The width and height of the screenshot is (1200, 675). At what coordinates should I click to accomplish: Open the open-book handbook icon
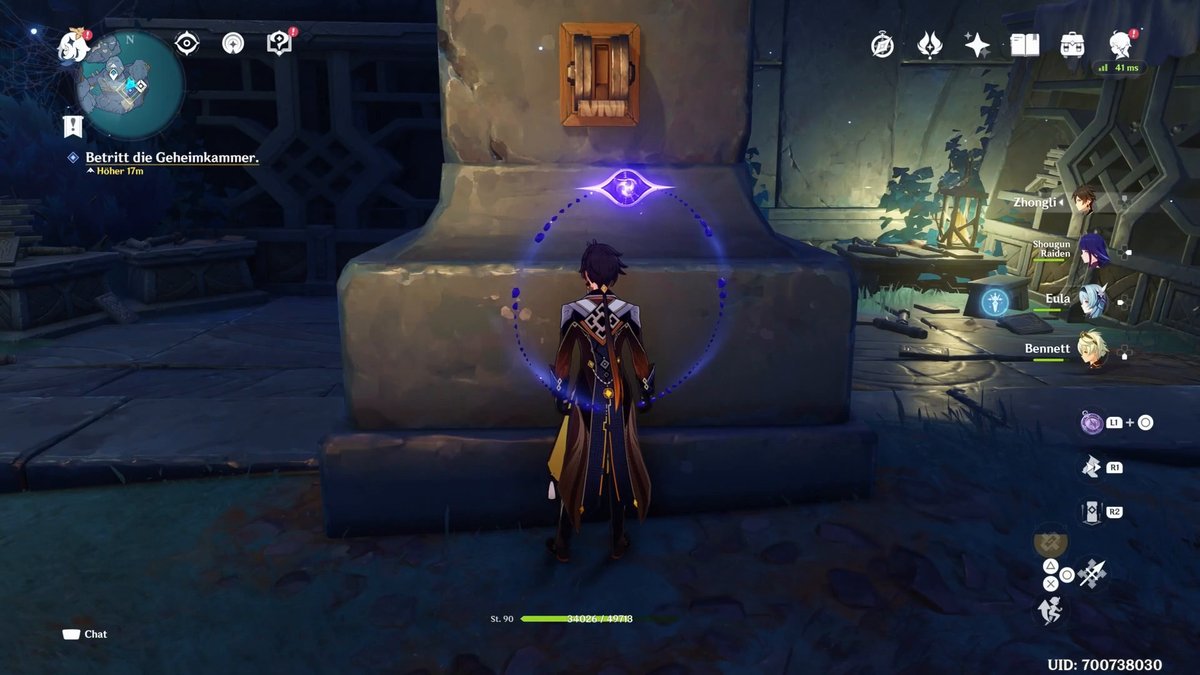pyautogui.click(x=1025, y=44)
